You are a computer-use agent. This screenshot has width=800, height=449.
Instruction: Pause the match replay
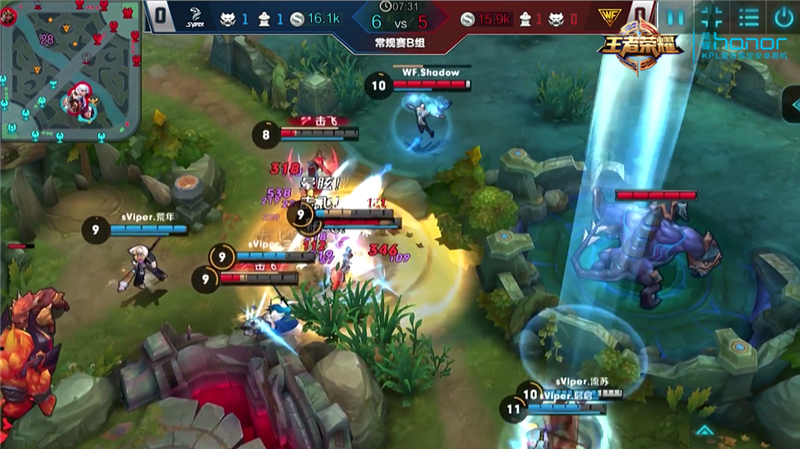(677, 17)
